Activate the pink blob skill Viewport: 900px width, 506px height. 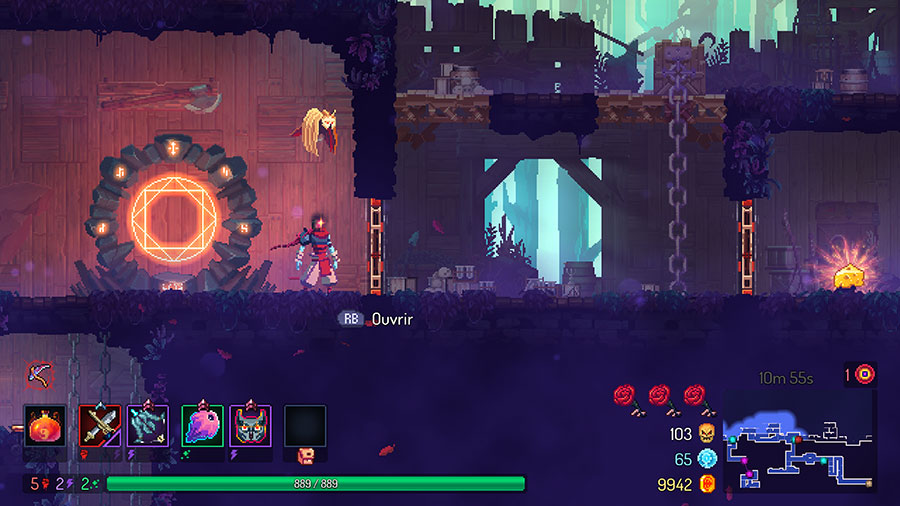click(202, 426)
